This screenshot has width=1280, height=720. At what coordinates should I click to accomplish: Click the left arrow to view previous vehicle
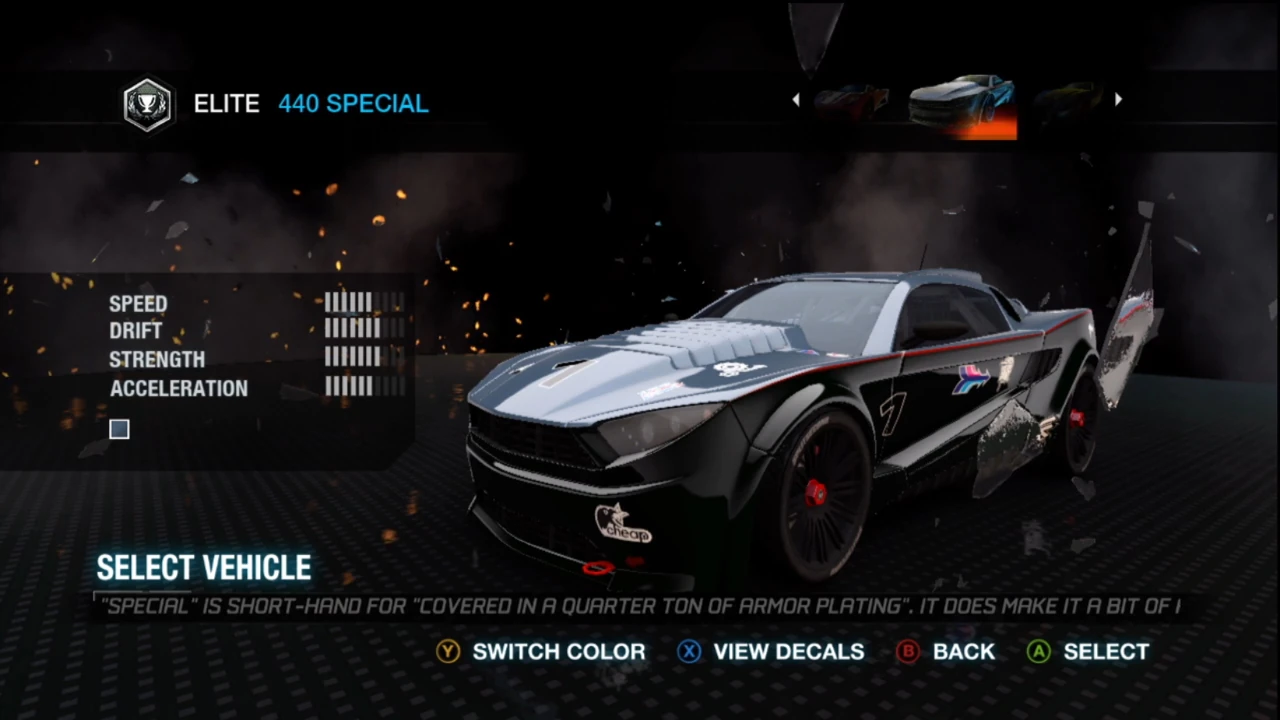796,99
